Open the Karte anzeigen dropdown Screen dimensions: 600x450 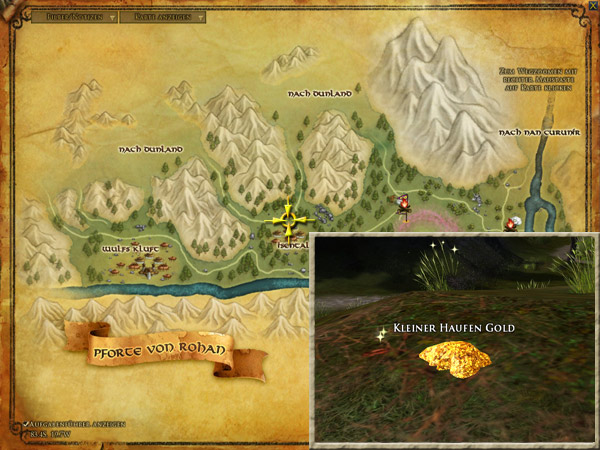point(170,16)
